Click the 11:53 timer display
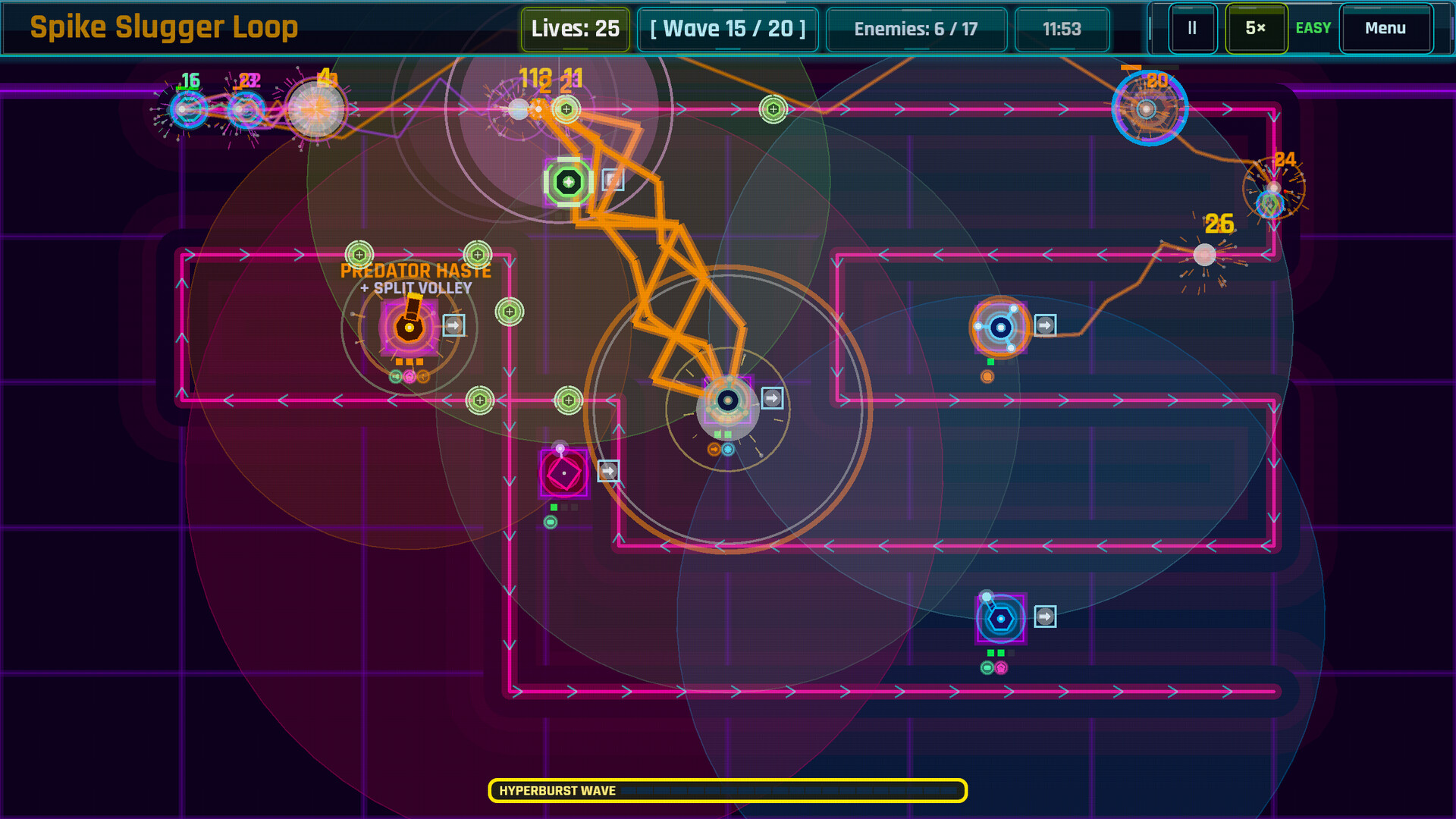1456x819 pixels. (x=1062, y=30)
